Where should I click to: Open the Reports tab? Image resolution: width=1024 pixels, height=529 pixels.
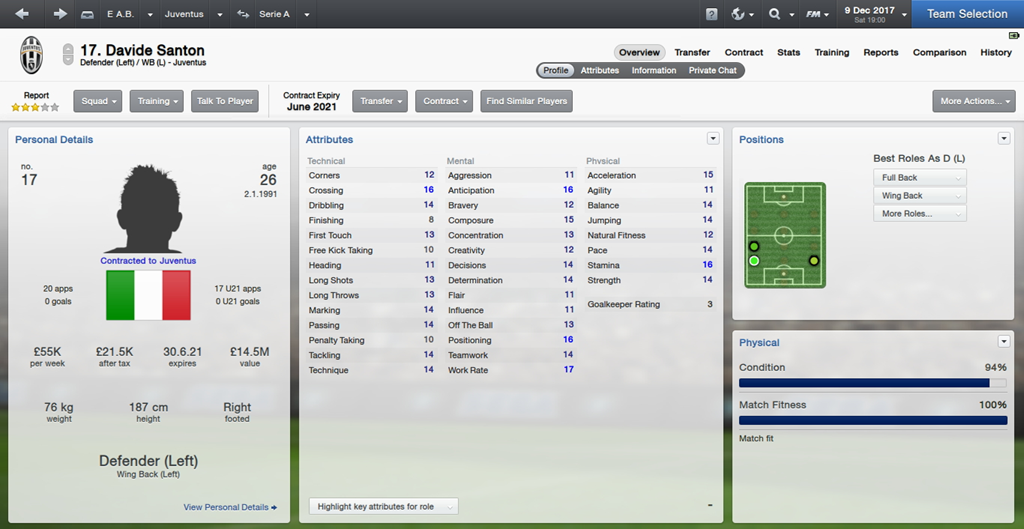pos(881,52)
